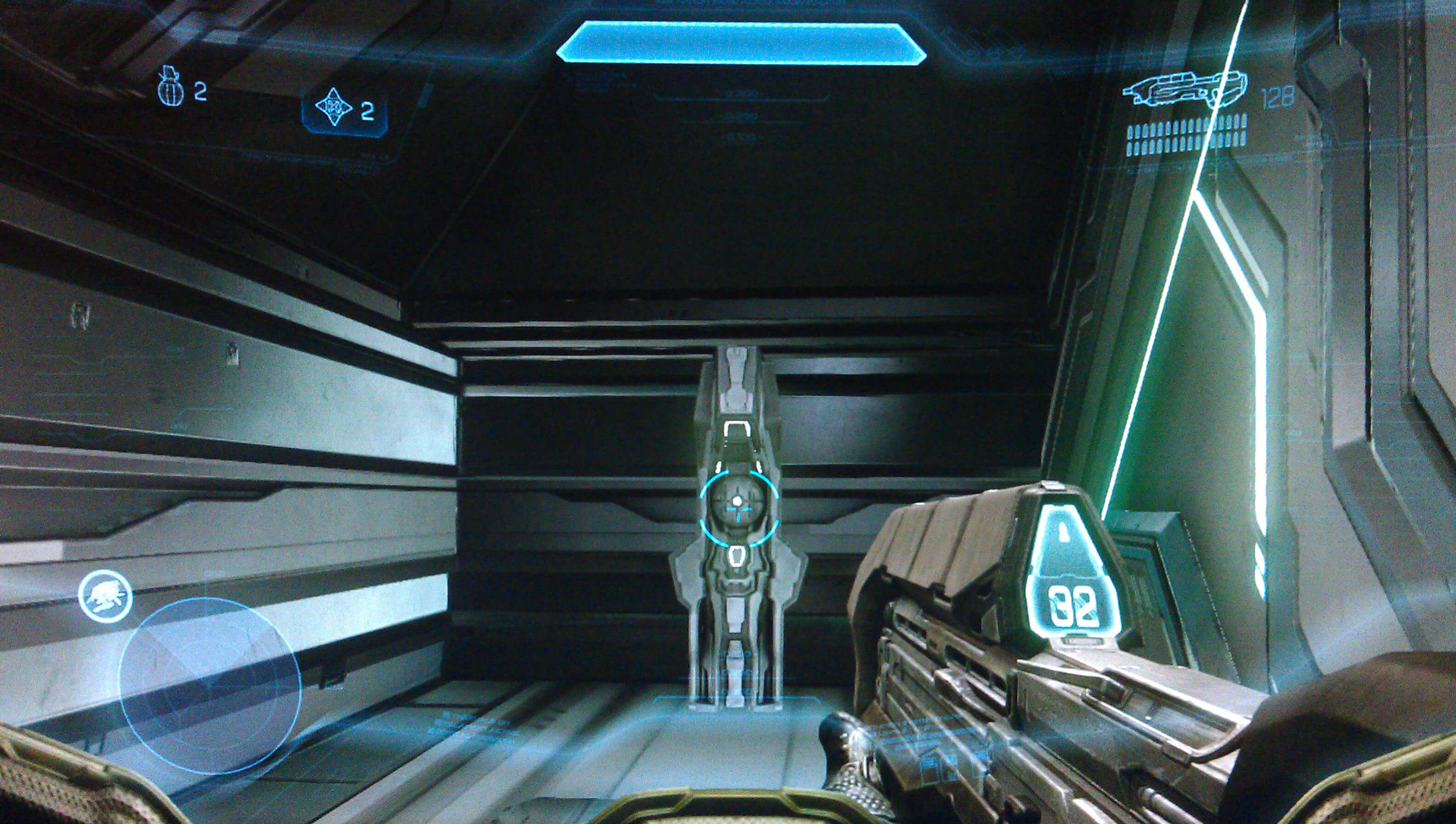Click the weapon pickup icon above the radar

point(105,595)
